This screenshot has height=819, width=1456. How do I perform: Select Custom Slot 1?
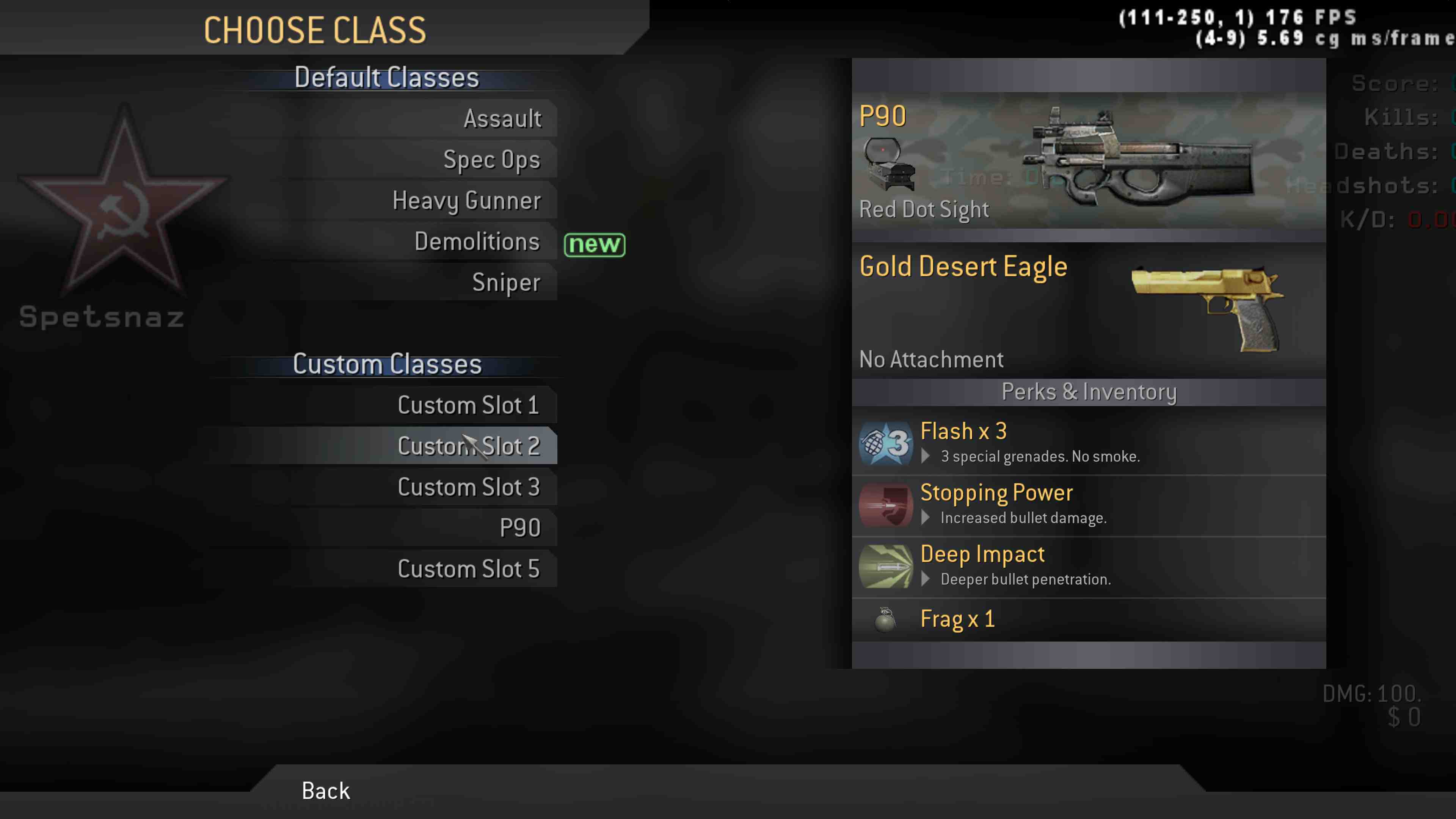coord(468,405)
